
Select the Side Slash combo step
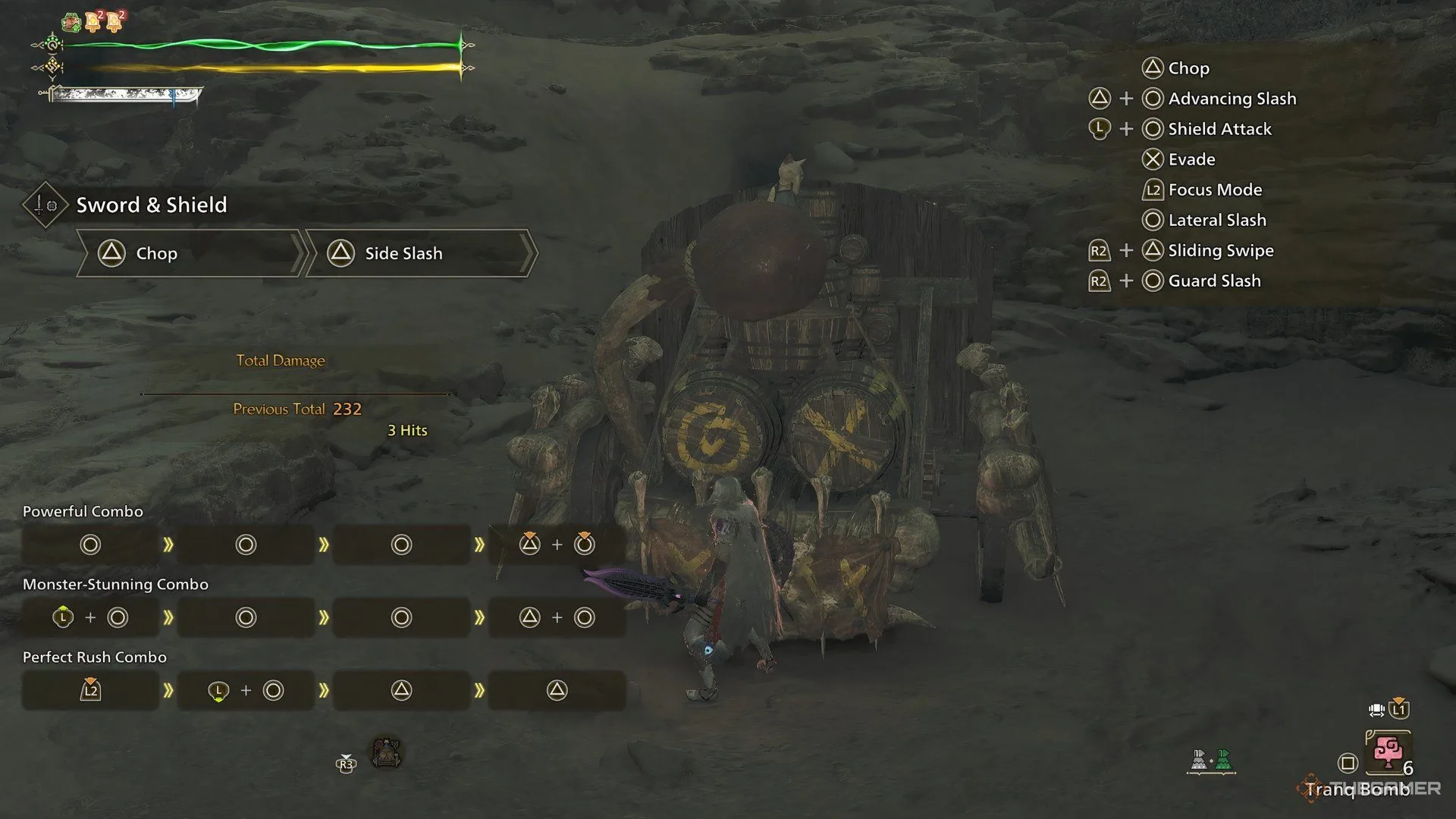pos(419,253)
